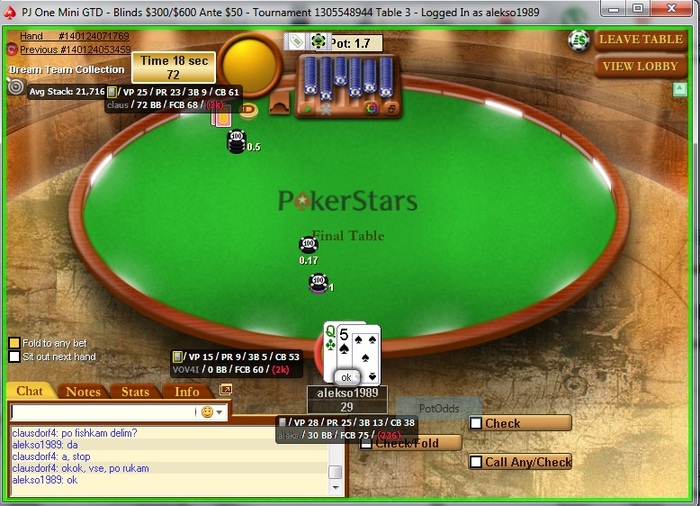Click the green poker chip icon beside Leave Table
The width and height of the screenshot is (700, 506).
click(x=578, y=40)
